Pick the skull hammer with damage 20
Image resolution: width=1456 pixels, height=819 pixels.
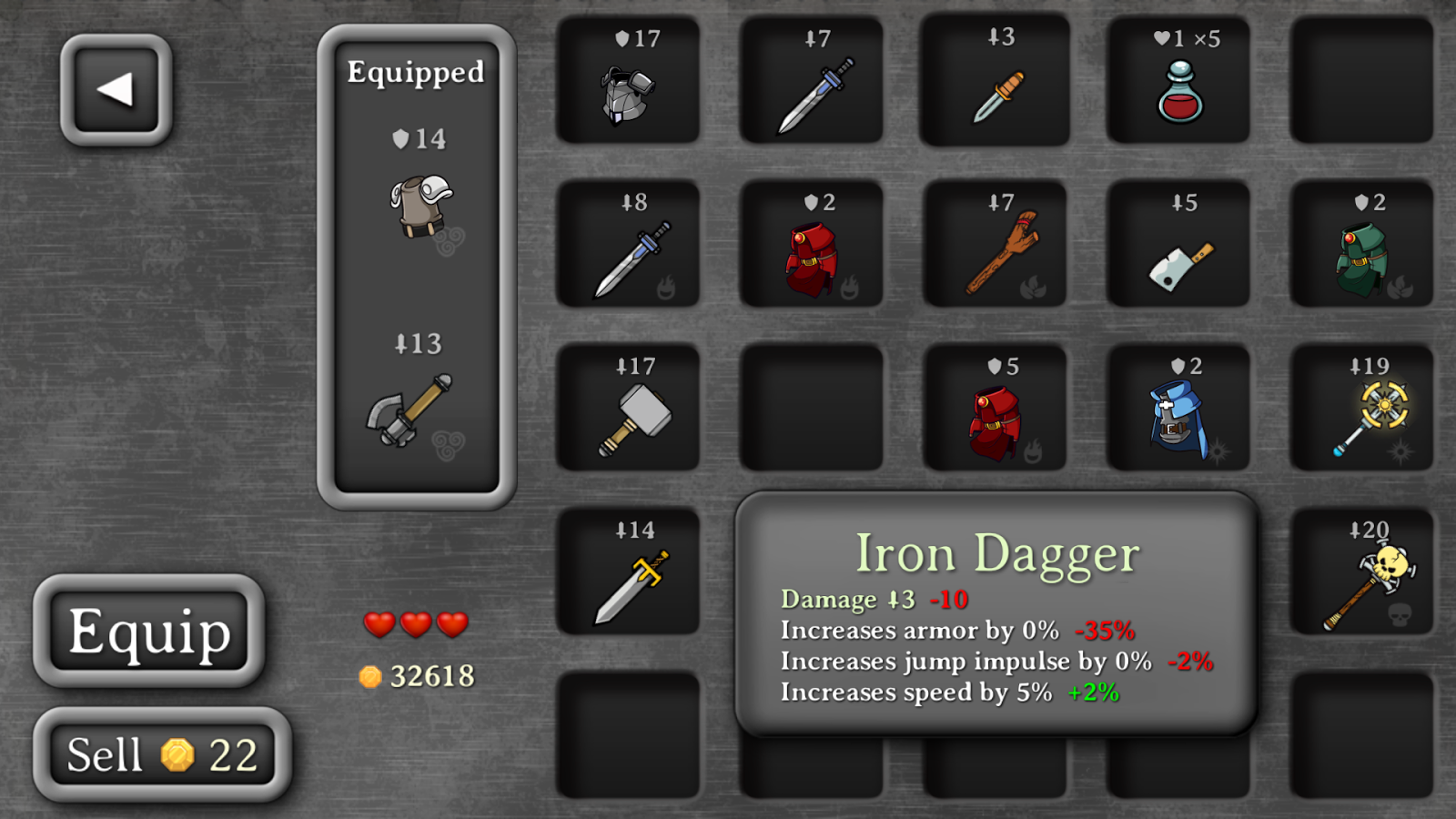click(x=1362, y=573)
